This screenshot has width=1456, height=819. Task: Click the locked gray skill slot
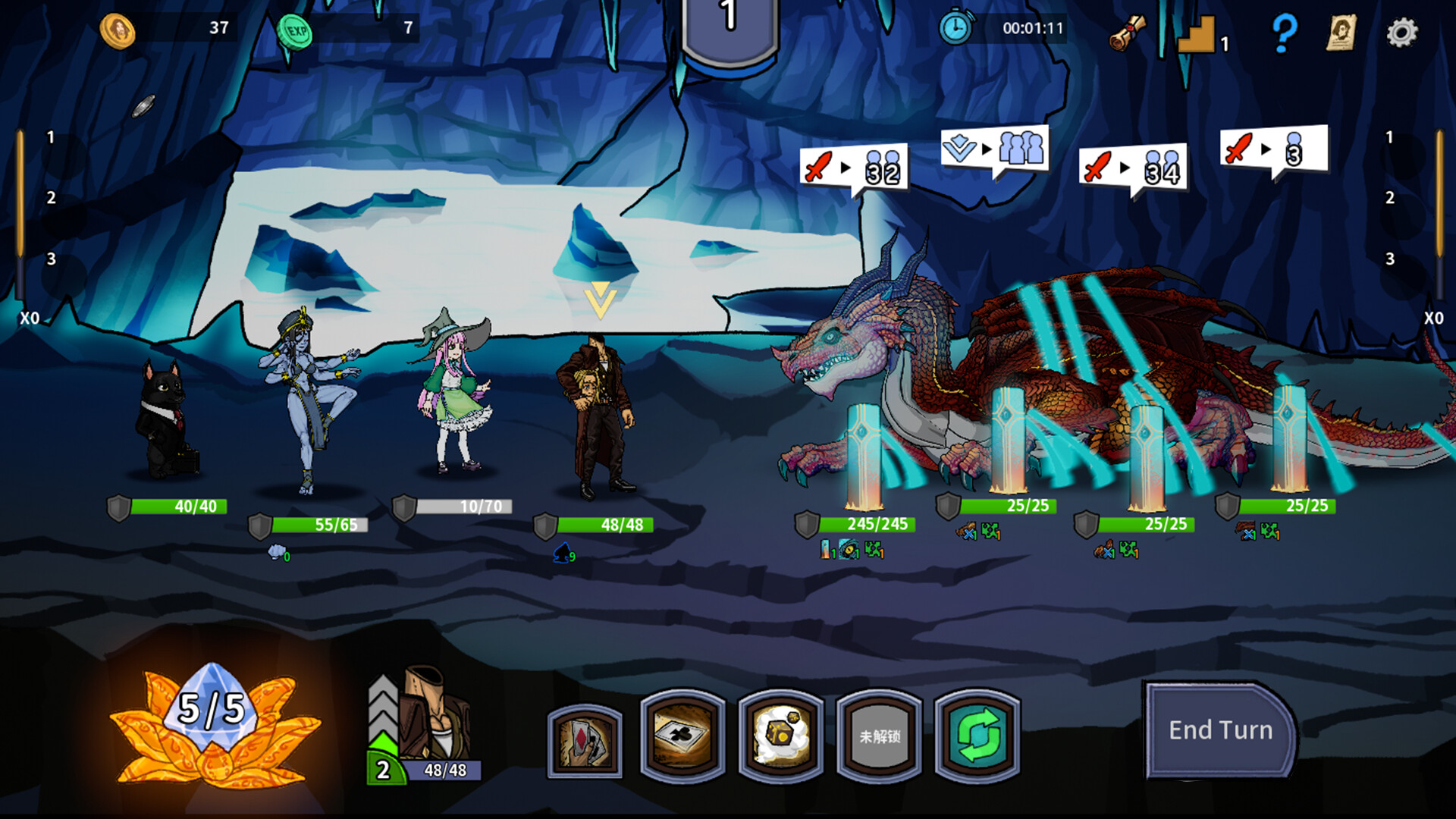coord(880,736)
